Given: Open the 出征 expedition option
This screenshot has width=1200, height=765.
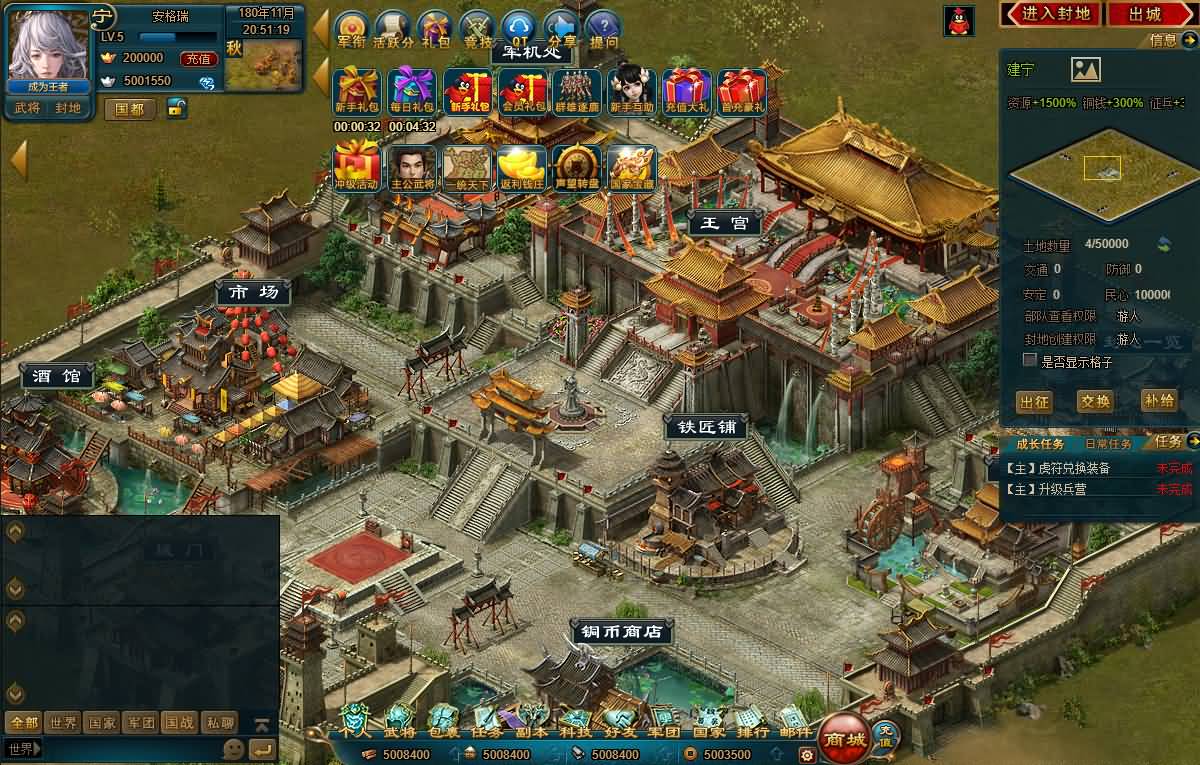Looking at the screenshot, I should [x=1034, y=401].
